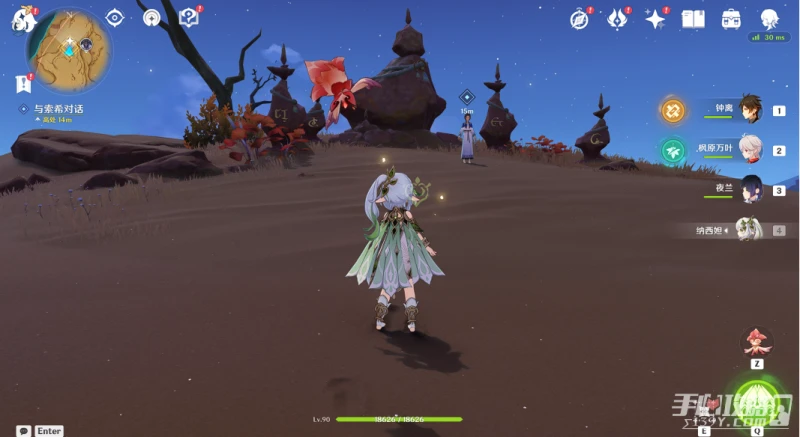
Task: Open the battle pass emblem icon
Action: pos(618,18)
